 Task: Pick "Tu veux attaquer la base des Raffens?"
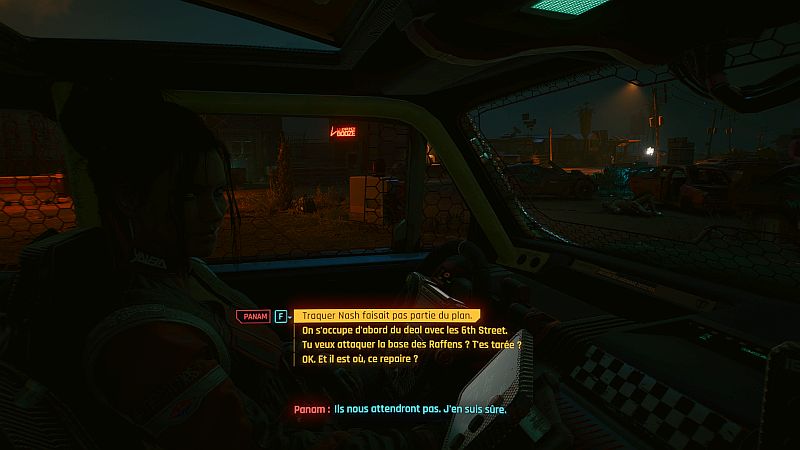(411, 344)
